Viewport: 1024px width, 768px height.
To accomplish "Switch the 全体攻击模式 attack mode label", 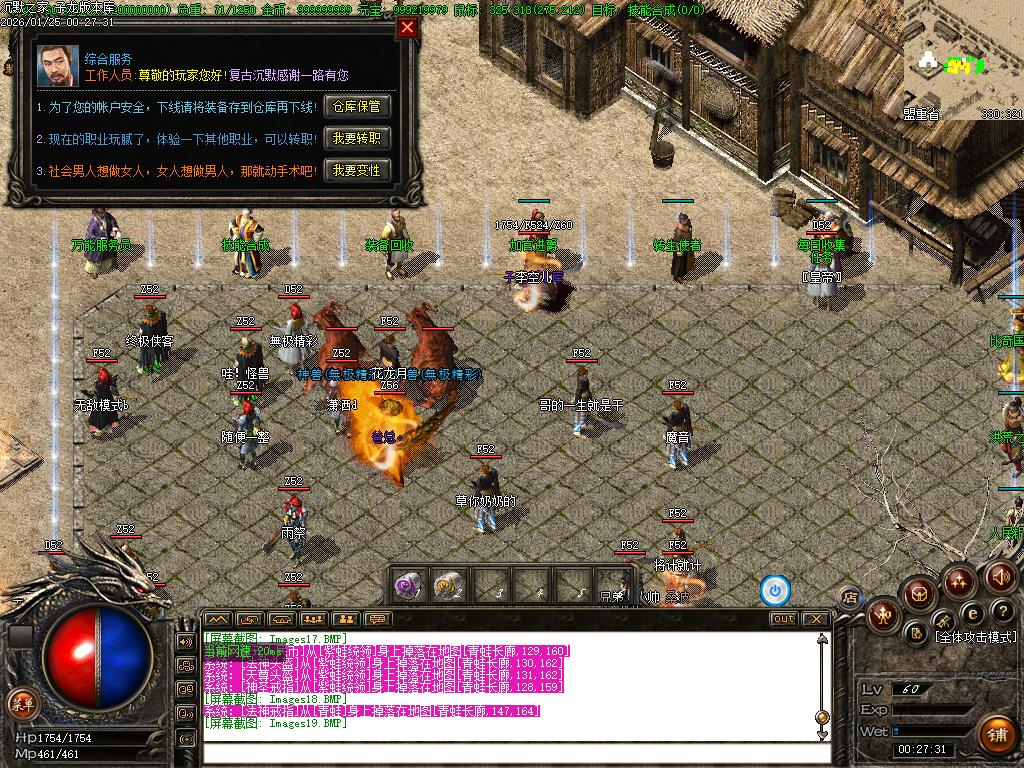I will [x=975, y=637].
